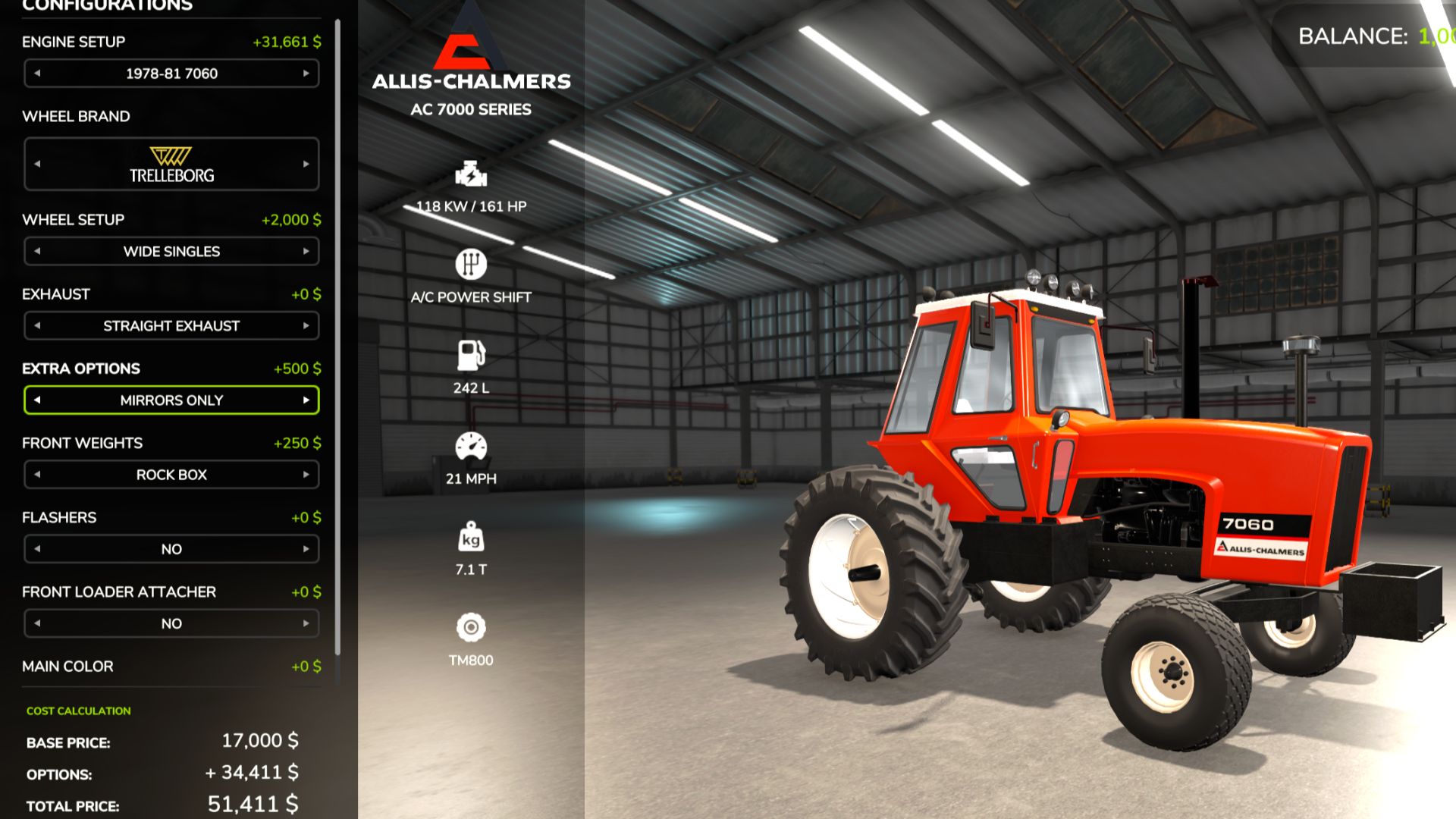Select the Trelleborg wheel brand box
The height and width of the screenshot is (819, 1456).
click(x=171, y=164)
